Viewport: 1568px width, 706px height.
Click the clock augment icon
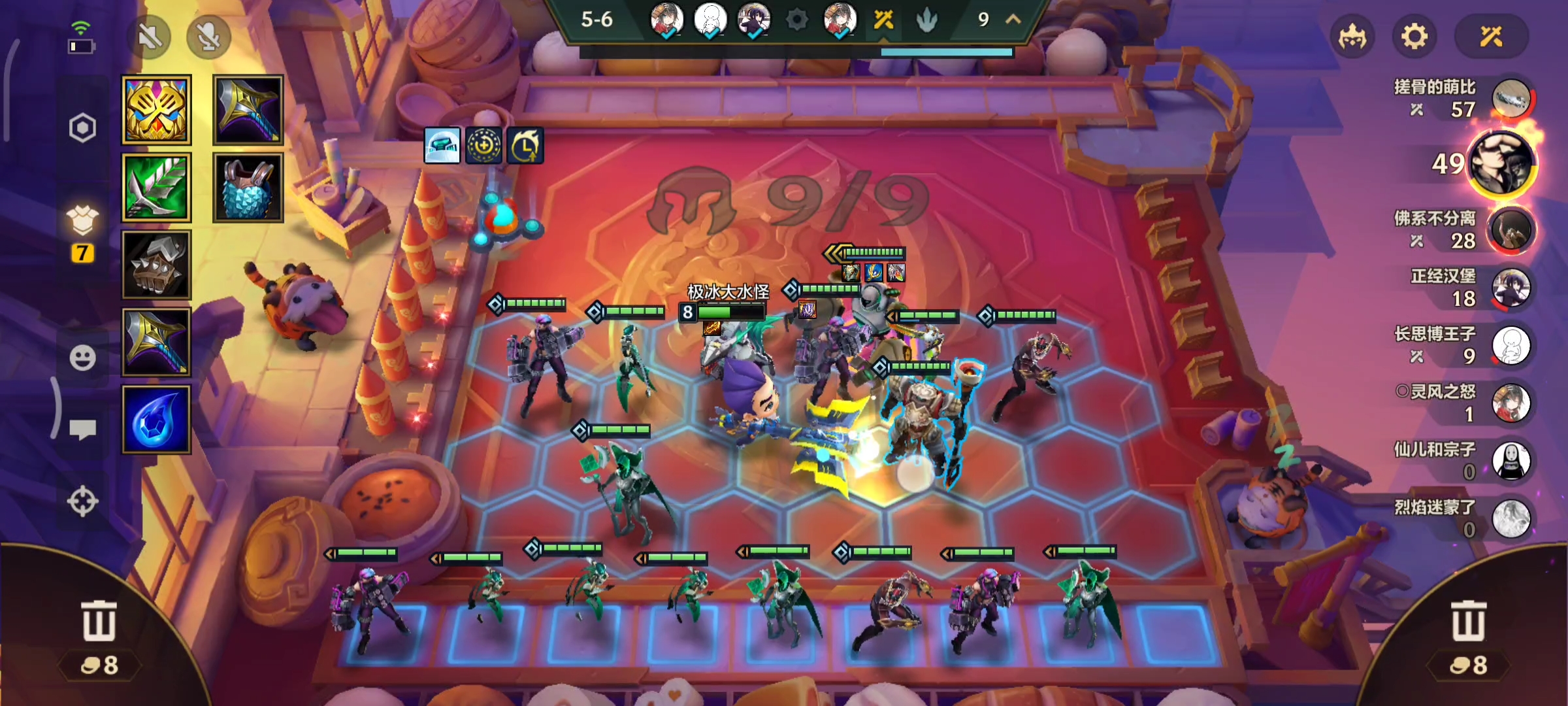[x=525, y=145]
